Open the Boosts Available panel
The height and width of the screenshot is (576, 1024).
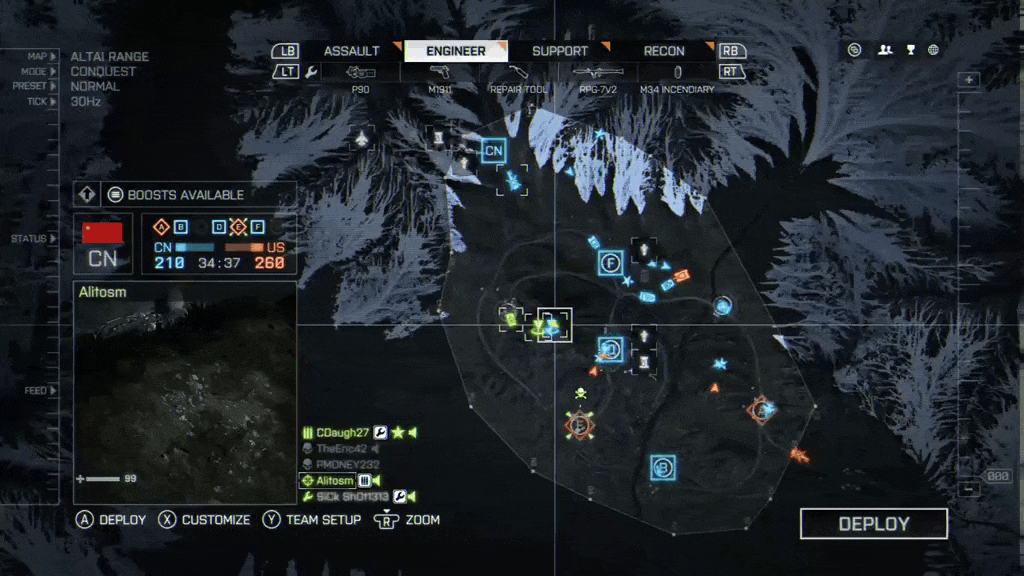pyautogui.click(x=186, y=195)
